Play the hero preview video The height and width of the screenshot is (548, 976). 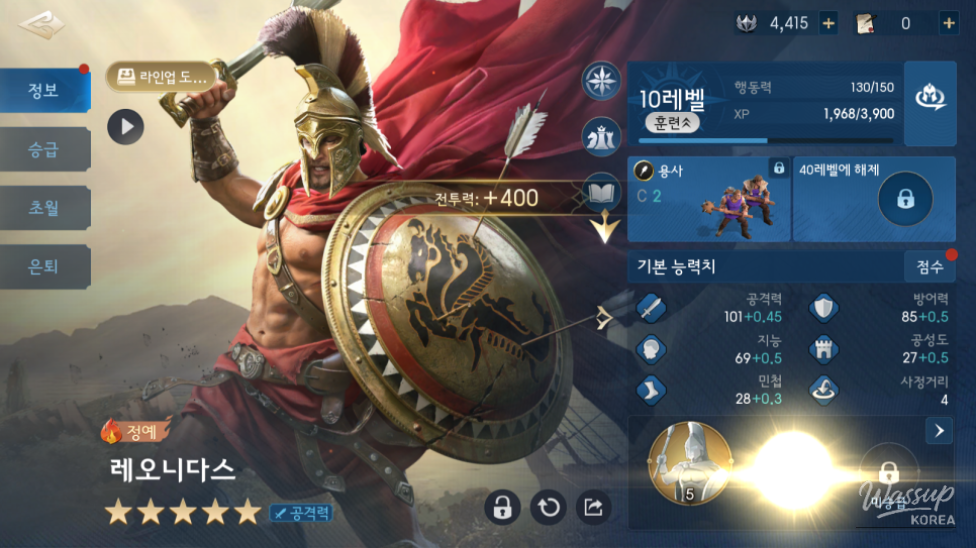tap(126, 126)
